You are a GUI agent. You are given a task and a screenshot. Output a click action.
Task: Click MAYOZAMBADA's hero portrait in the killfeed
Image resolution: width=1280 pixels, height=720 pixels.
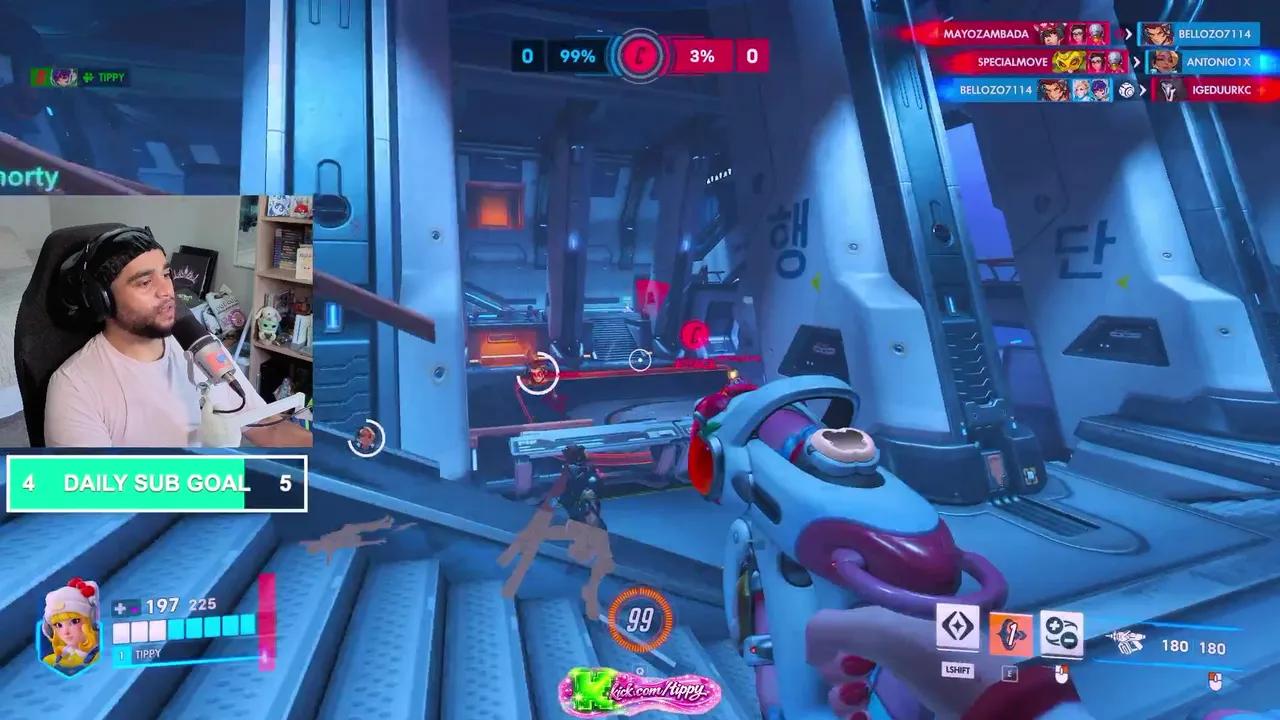(x=1048, y=33)
